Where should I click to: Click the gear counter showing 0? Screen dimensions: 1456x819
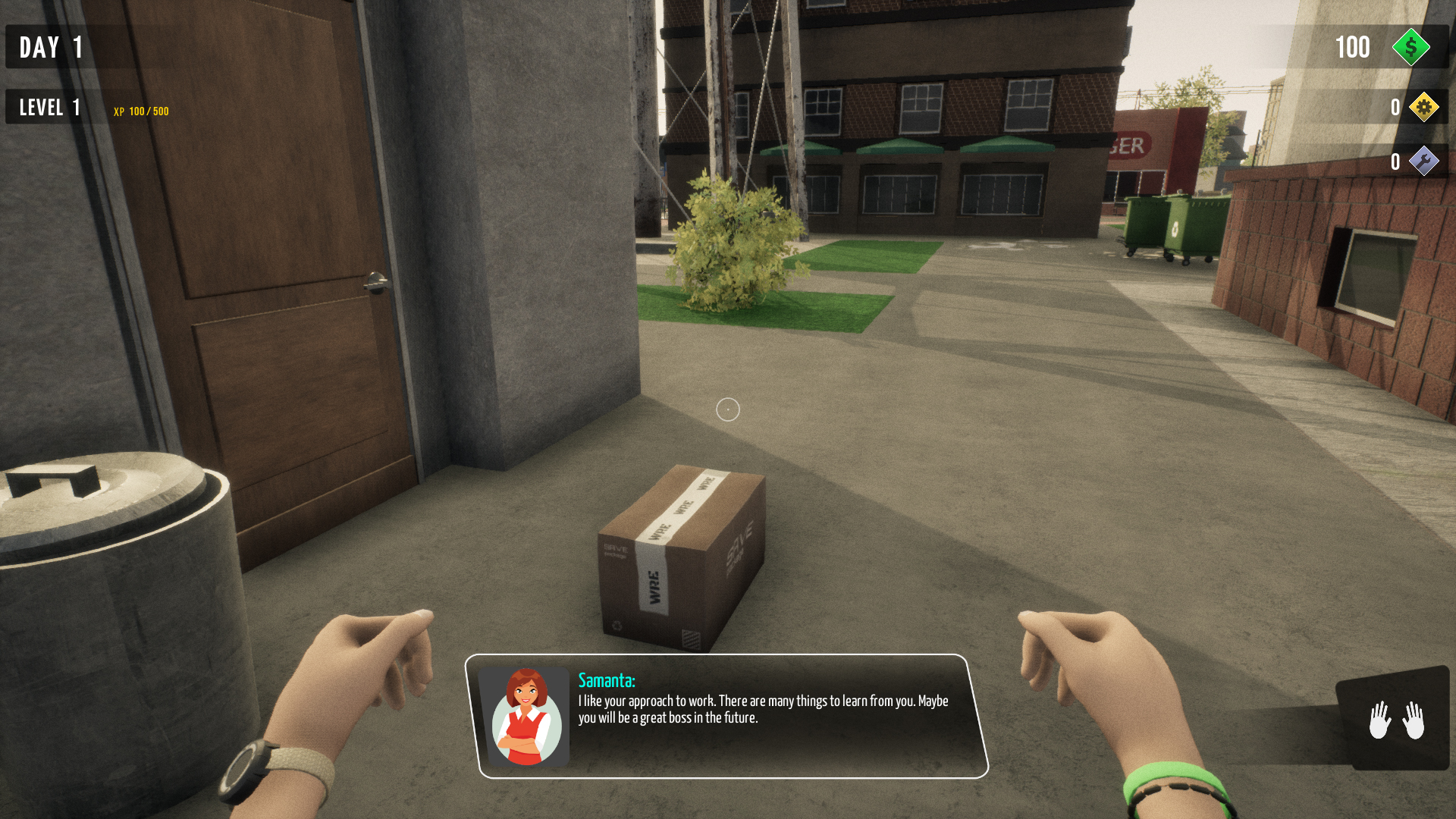1395,107
